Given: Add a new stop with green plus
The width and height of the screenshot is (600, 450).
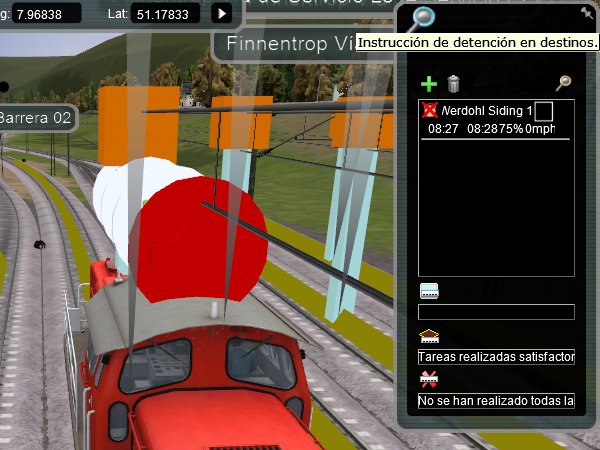Looking at the screenshot, I should 429,85.
